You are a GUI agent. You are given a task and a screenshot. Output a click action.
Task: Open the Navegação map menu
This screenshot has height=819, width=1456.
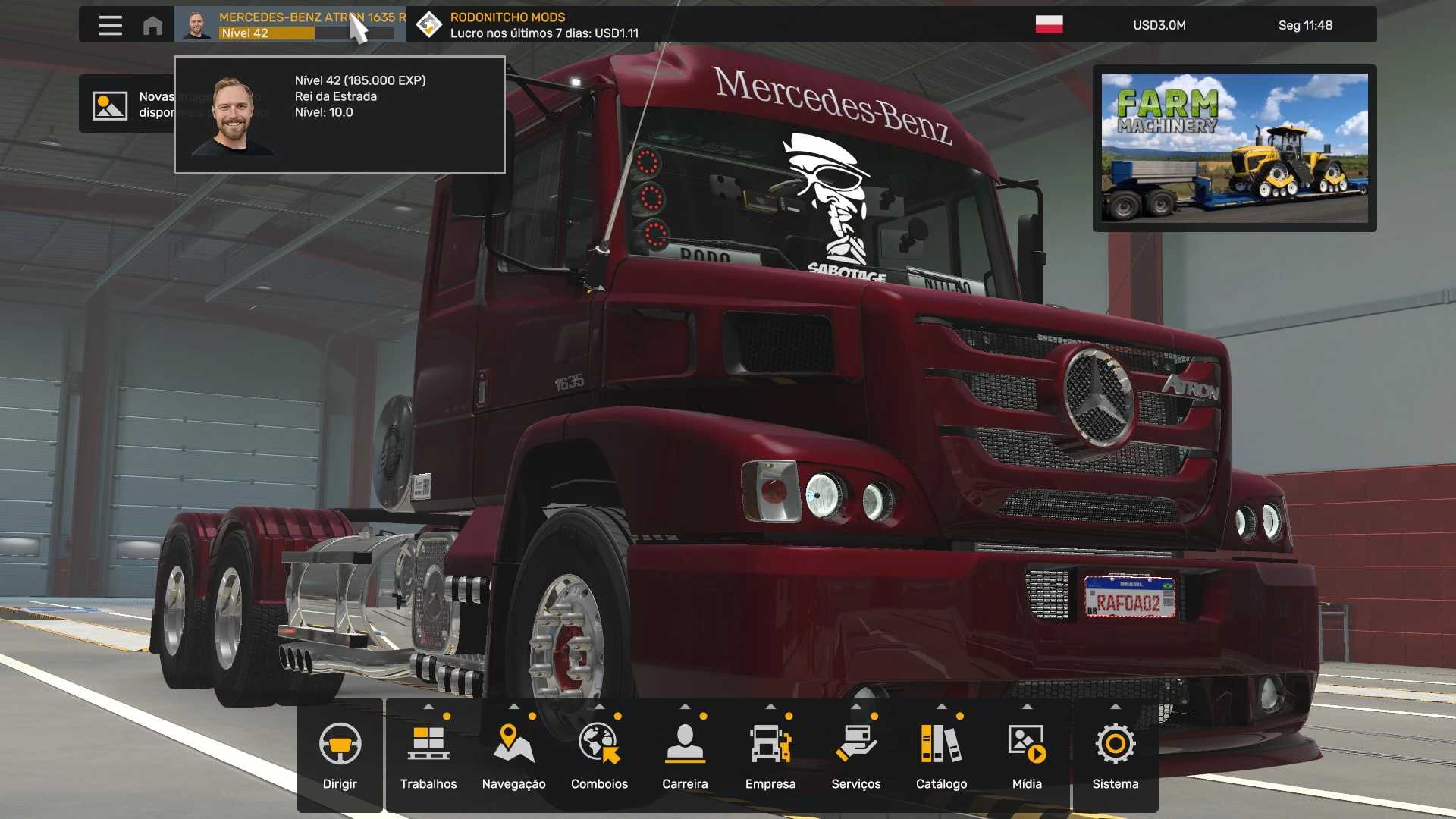(513, 755)
